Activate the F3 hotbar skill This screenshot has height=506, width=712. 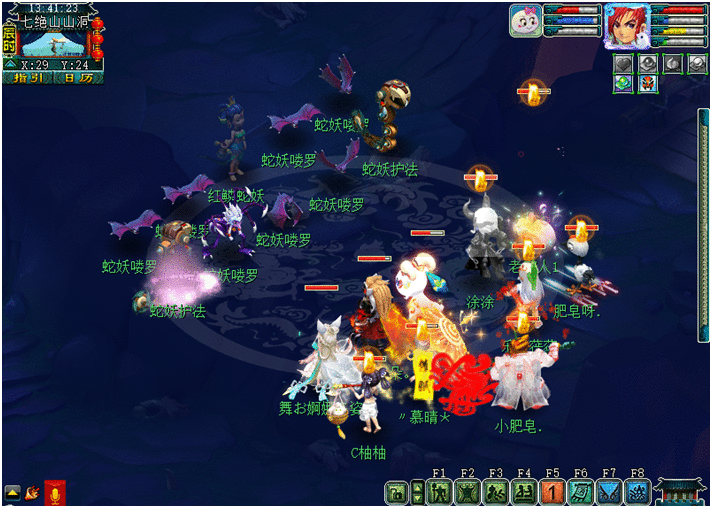click(x=495, y=492)
